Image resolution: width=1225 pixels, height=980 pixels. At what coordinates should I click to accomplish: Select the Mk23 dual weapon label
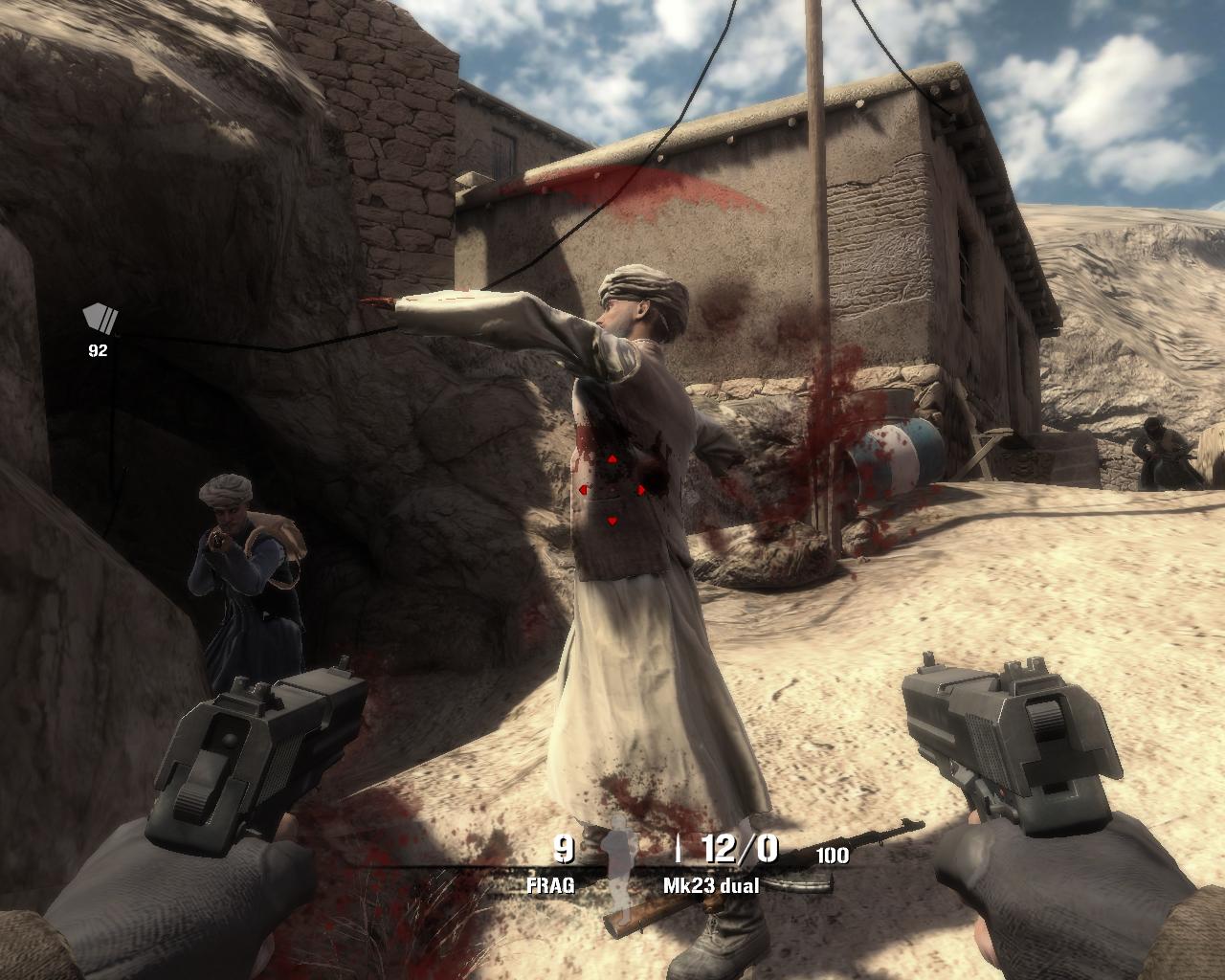(x=711, y=886)
